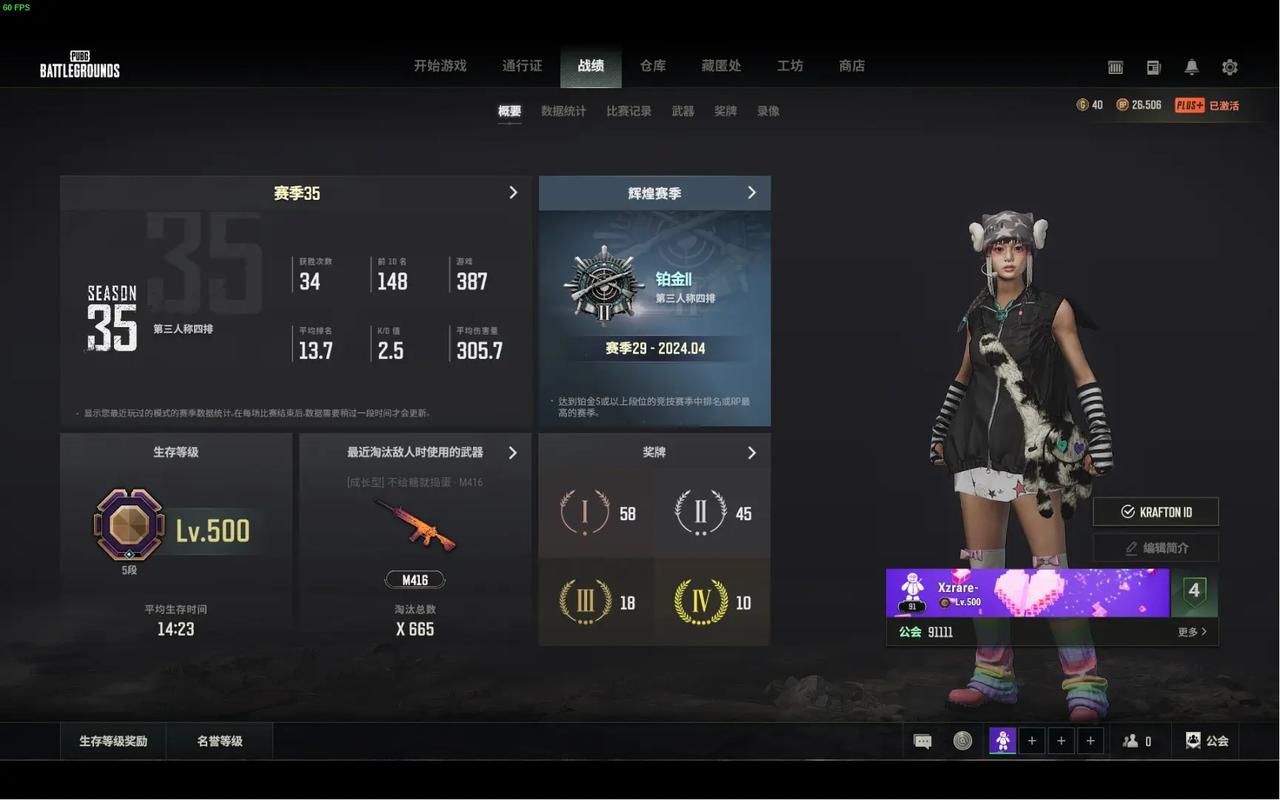Screen dimensions: 1280x800
Task: Expand the 赛季35 season stats panel
Action: pyautogui.click(x=513, y=192)
